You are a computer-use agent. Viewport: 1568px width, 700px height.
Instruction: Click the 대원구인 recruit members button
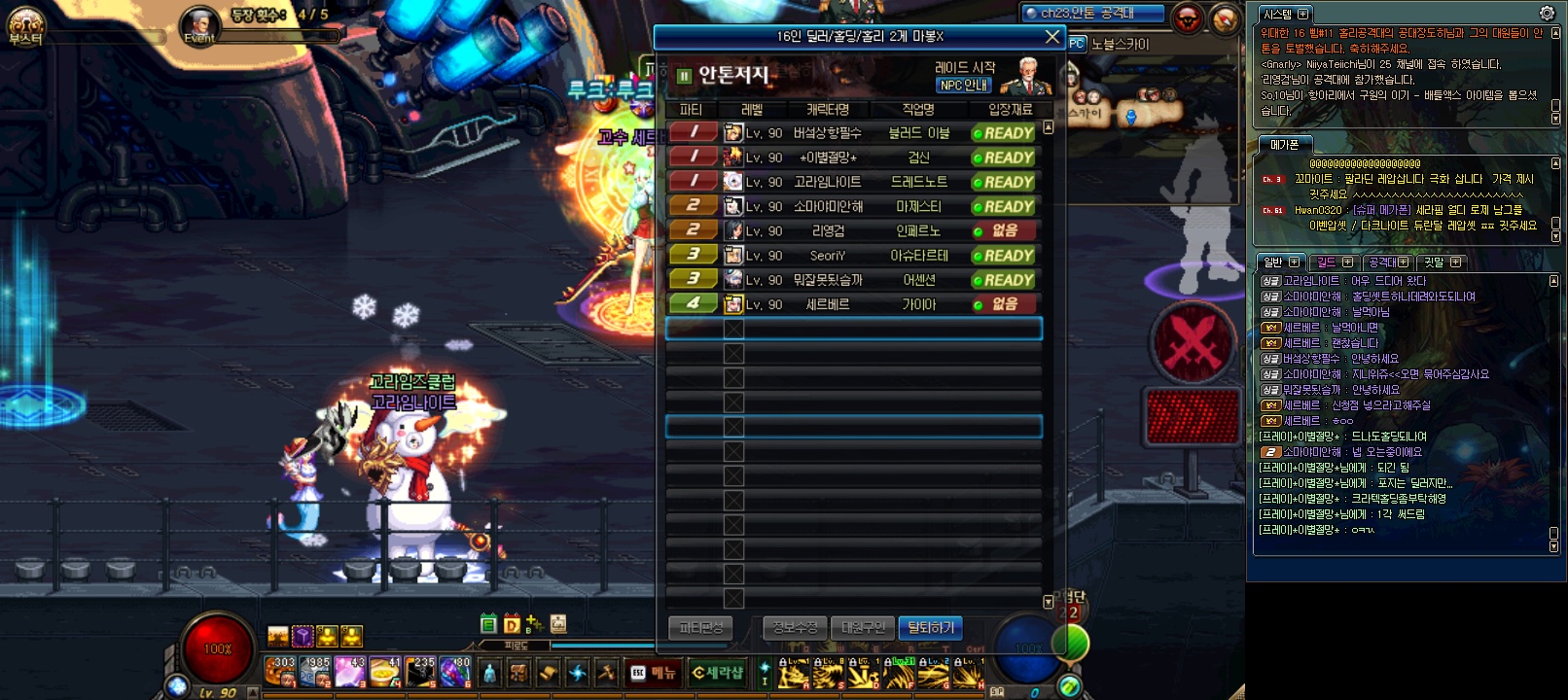tap(863, 628)
